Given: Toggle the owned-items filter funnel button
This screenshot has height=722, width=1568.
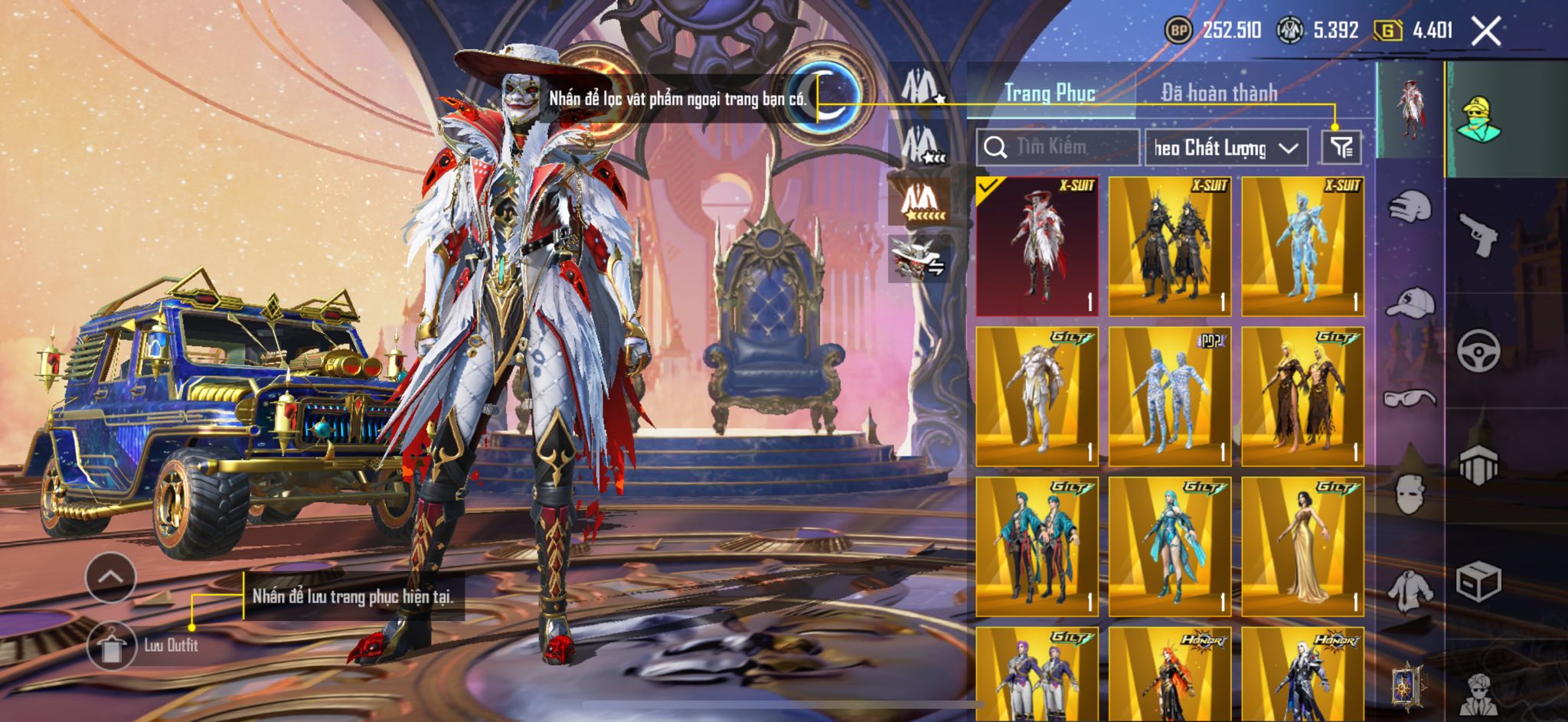Looking at the screenshot, I should click(x=1341, y=147).
